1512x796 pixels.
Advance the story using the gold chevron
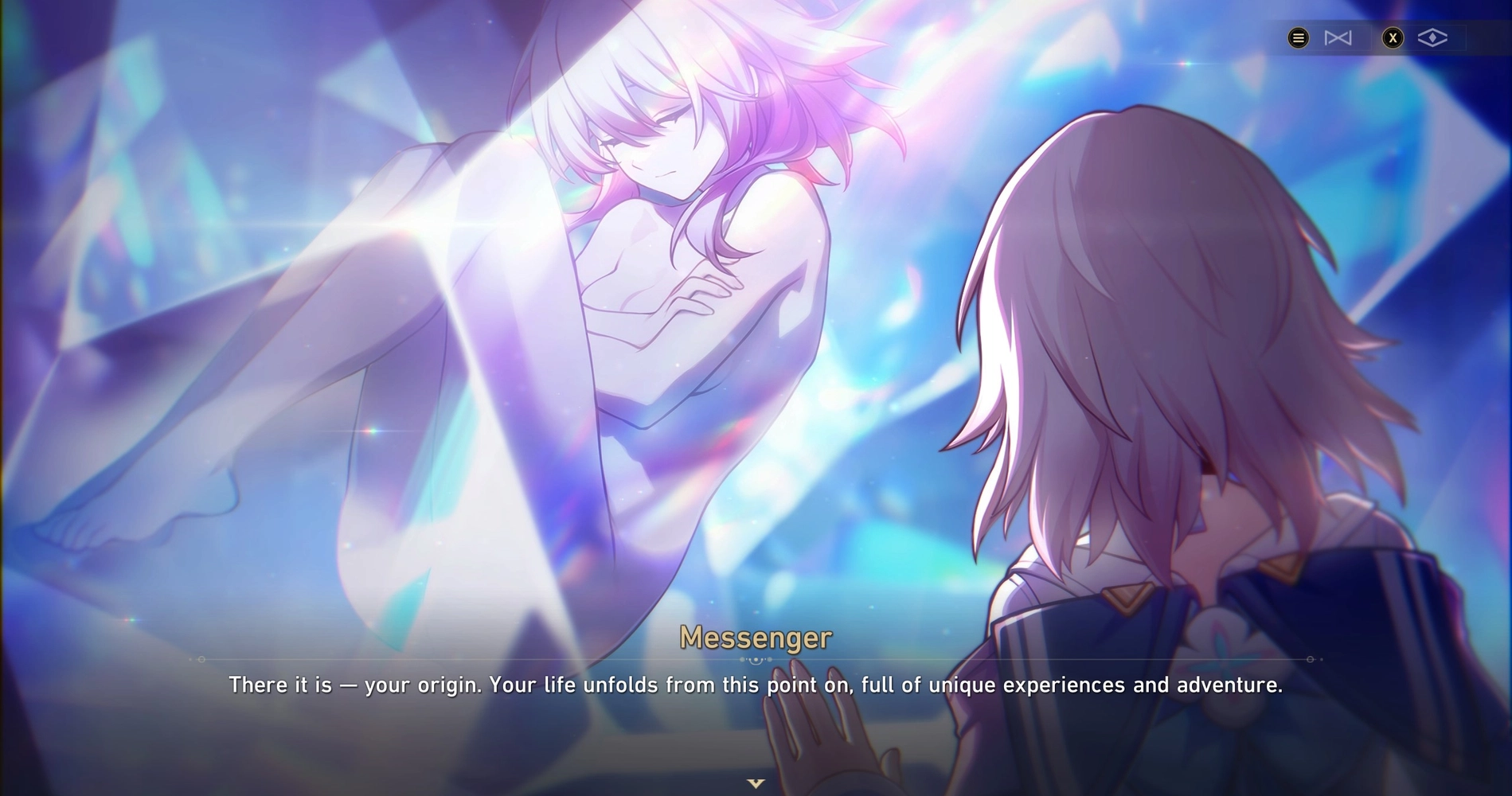coord(755,782)
